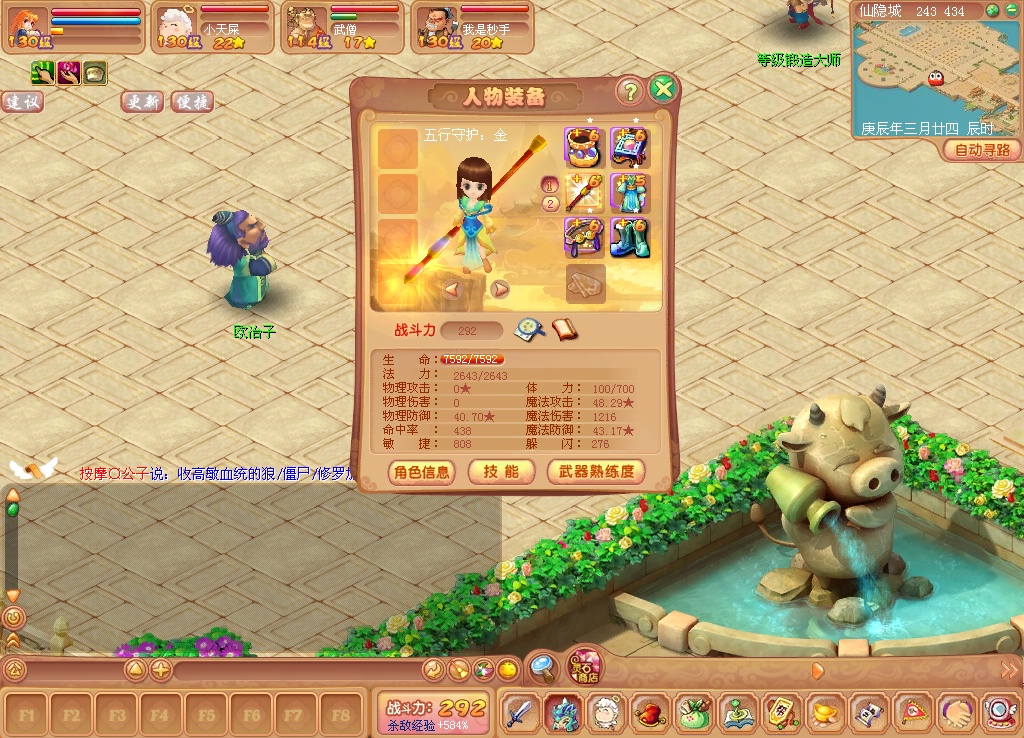Open the green bag inventory icon
Viewport: 1024px width, 738px height.
point(694,713)
